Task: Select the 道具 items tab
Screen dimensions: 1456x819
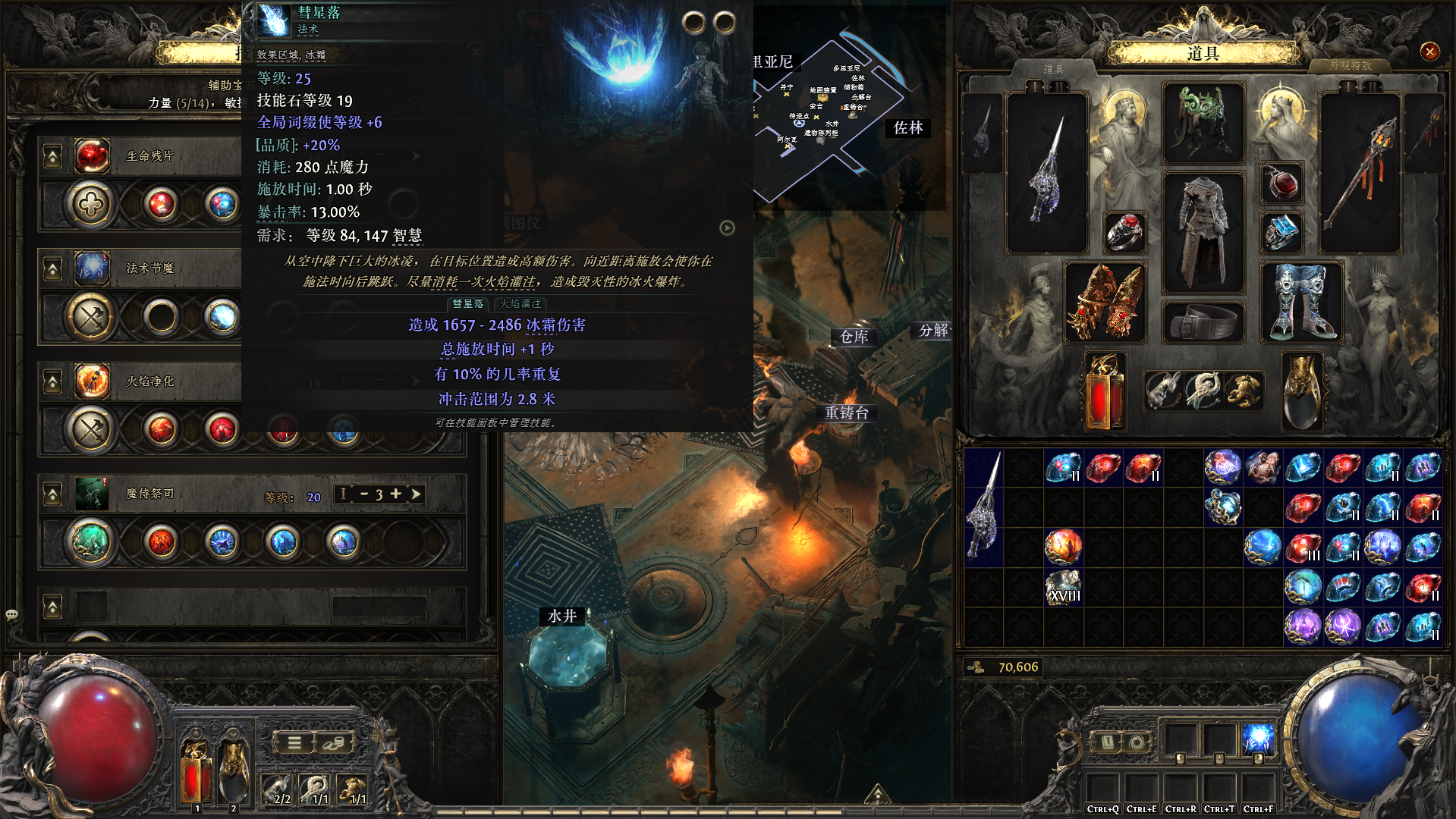Action: [x=1053, y=69]
